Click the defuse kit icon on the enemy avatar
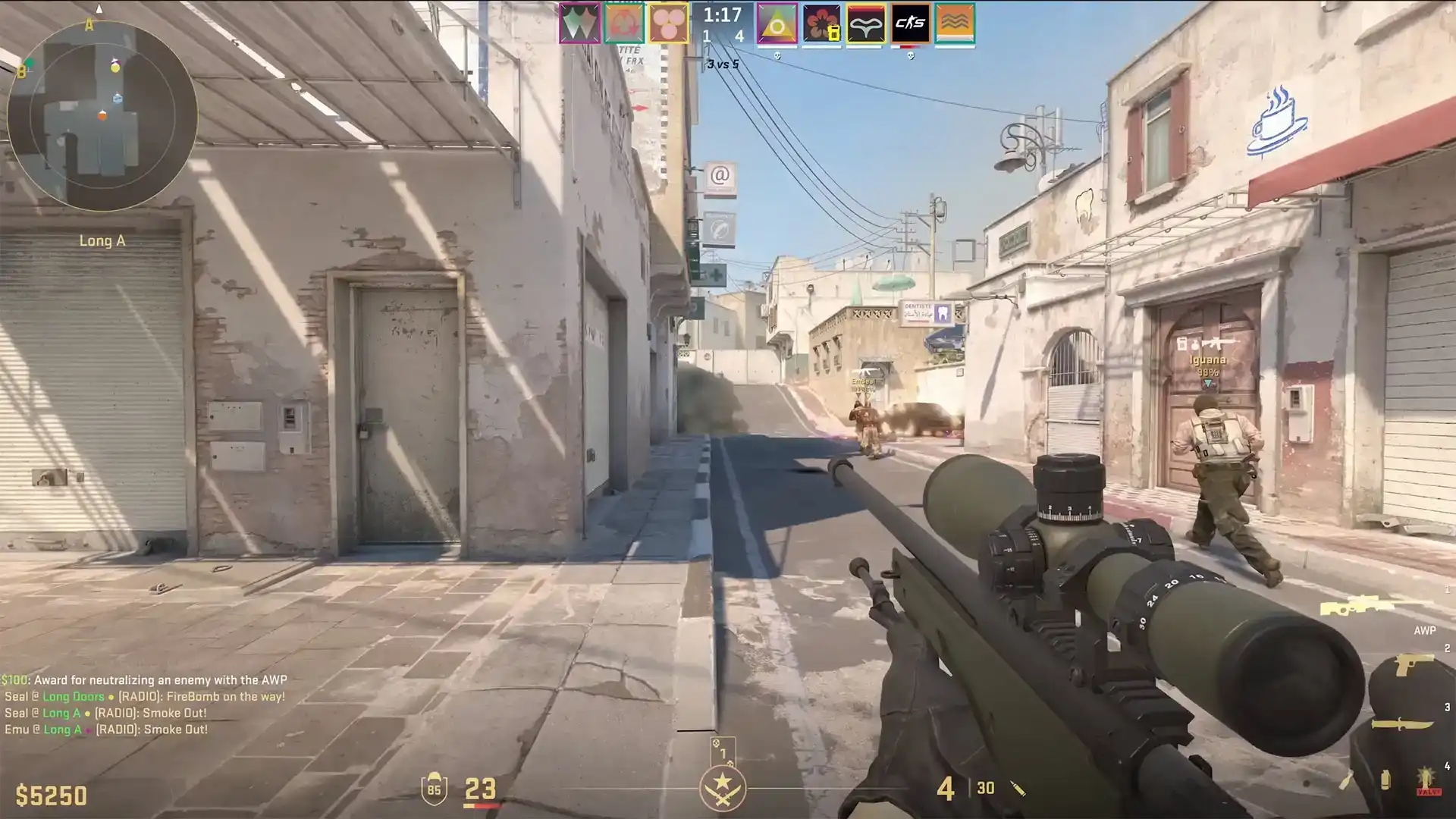The width and height of the screenshot is (1456, 819). 833,33
